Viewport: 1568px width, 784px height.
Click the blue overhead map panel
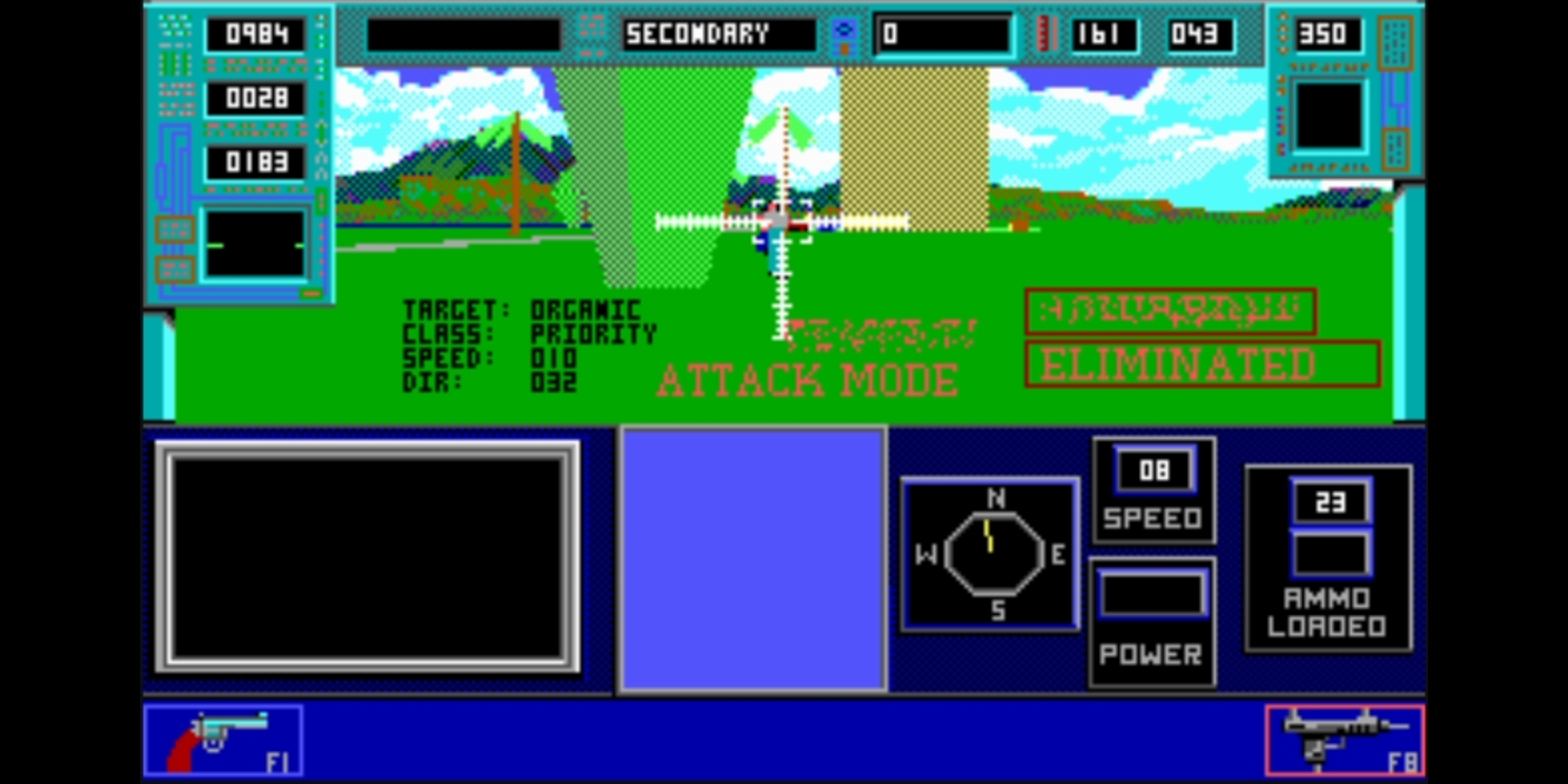coord(753,564)
